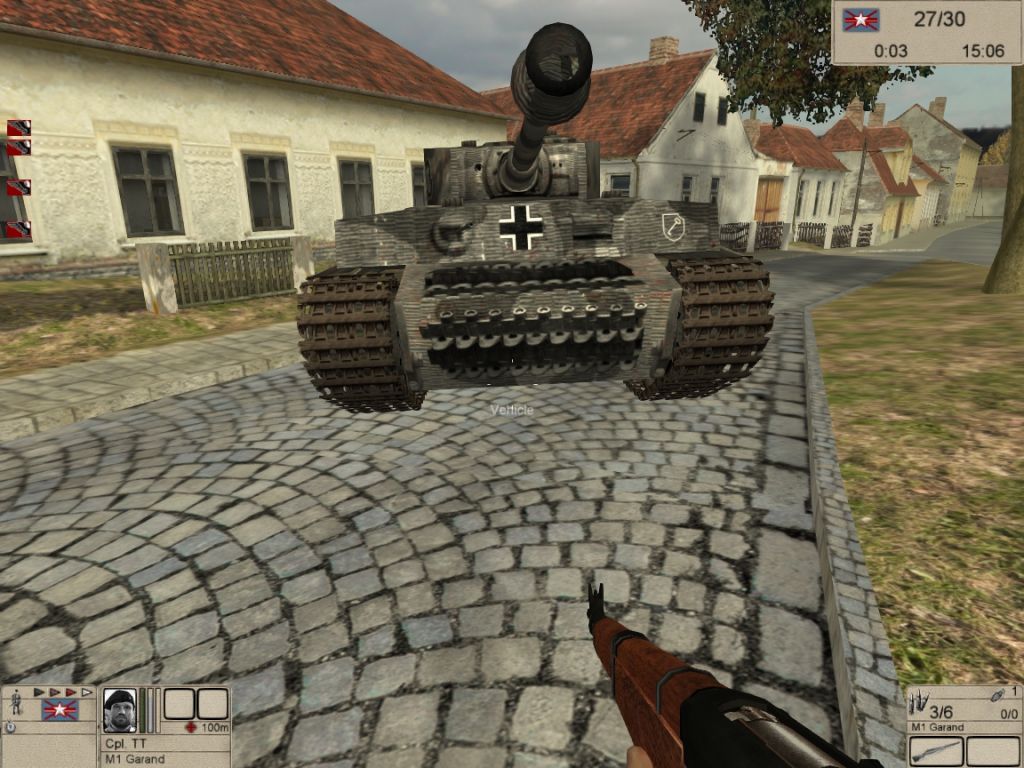
Task: Click the soldier portrait of Cpl. TT
Action: [119, 709]
